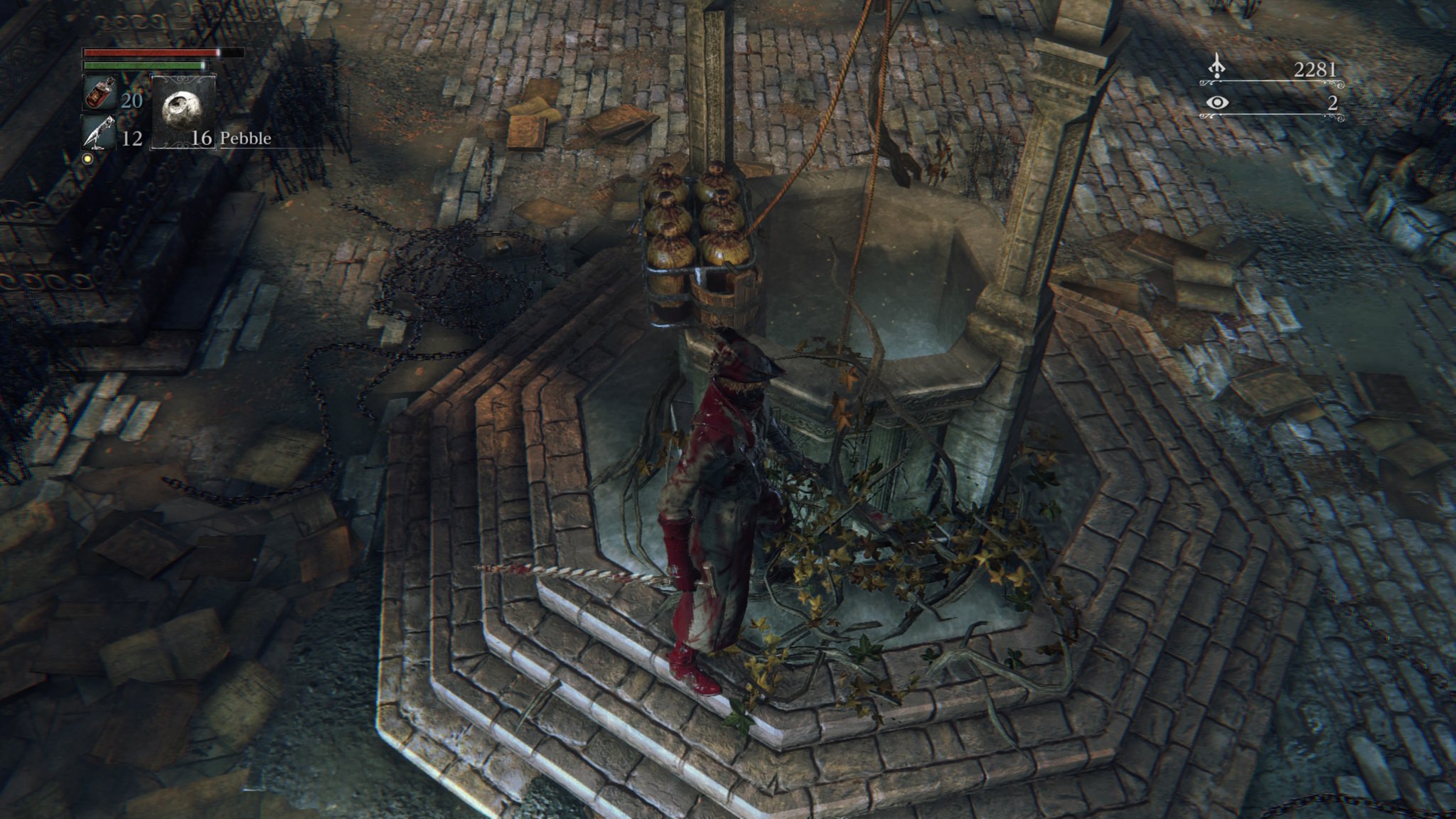1456x819 pixels.
Task: Click the Insight eye icon
Action: [1218, 103]
